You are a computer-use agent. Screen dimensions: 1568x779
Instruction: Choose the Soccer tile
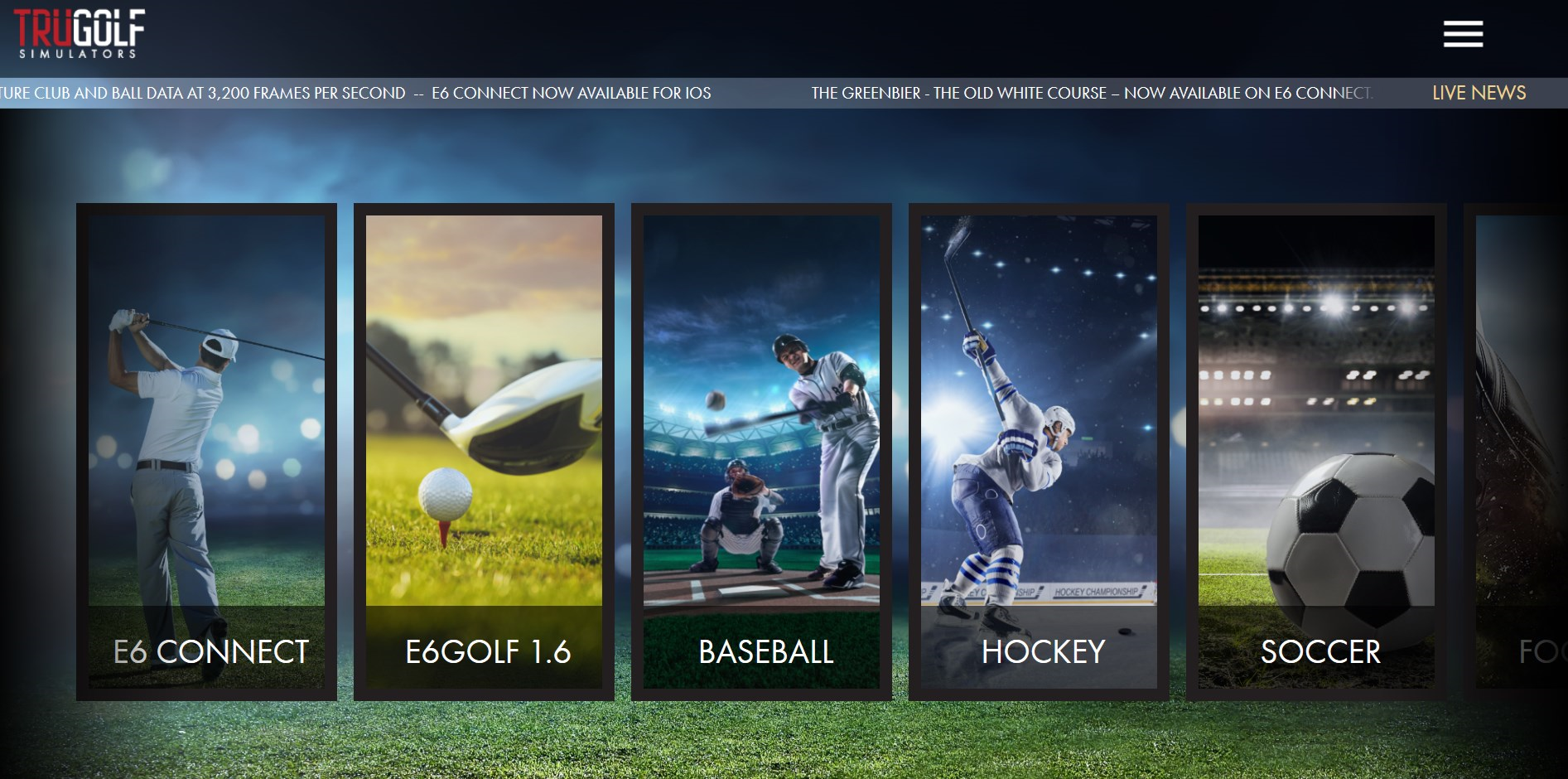pos(1316,452)
